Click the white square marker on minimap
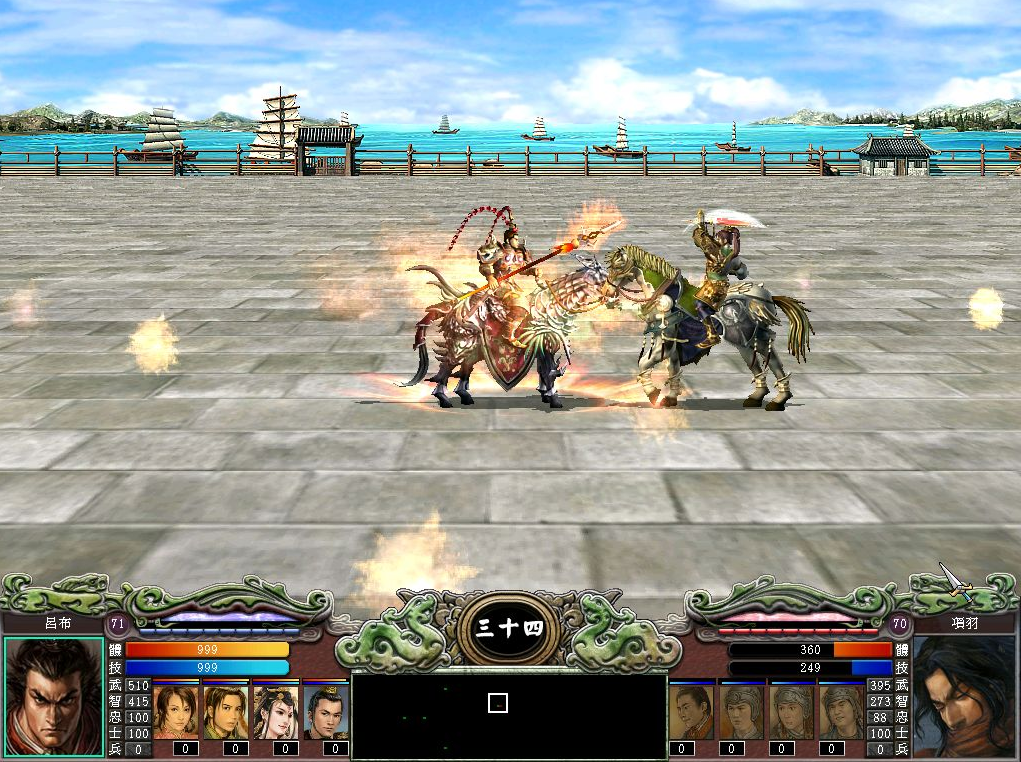1021x762 pixels. tap(498, 703)
